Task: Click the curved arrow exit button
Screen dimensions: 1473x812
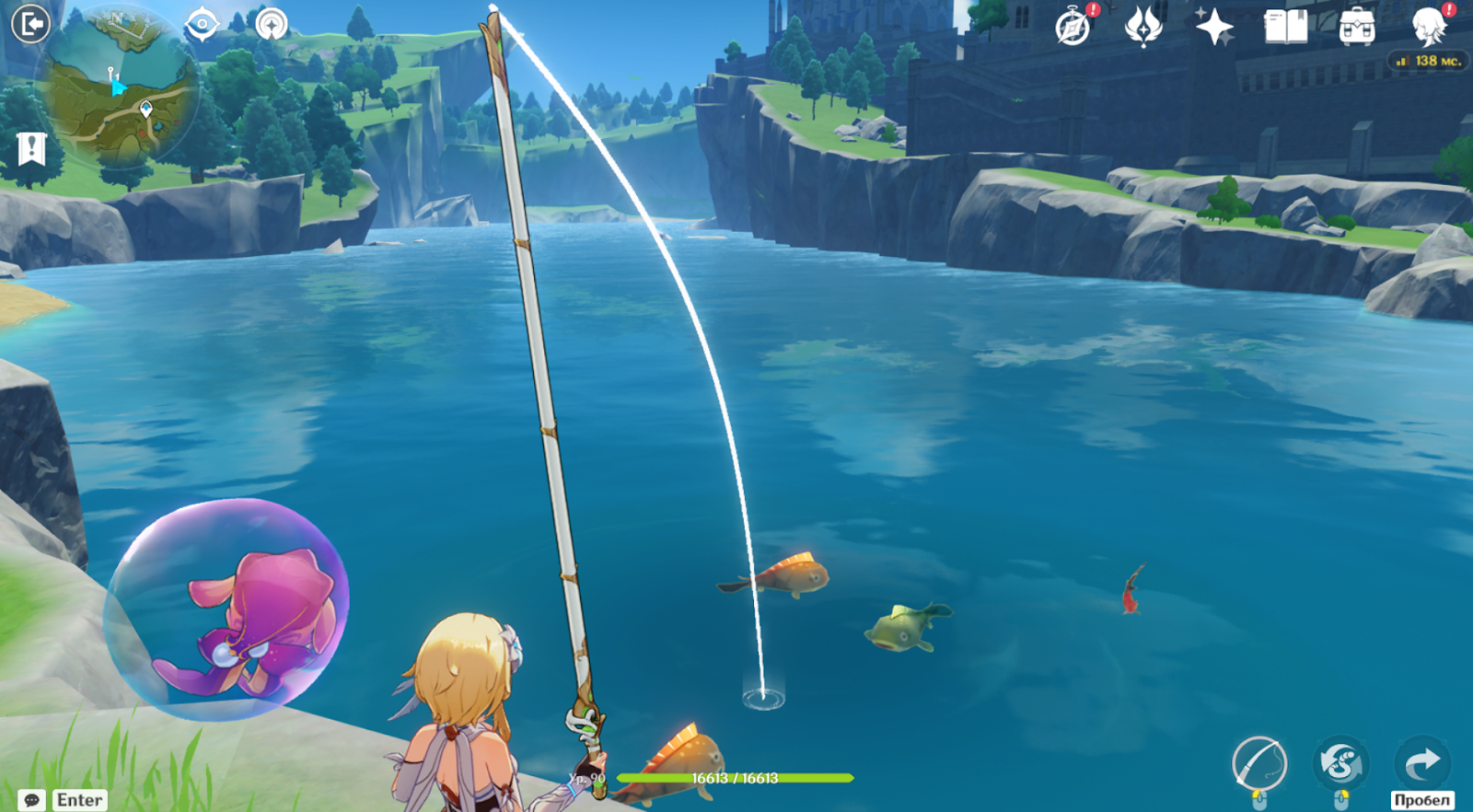Action: click(1422, 762)
